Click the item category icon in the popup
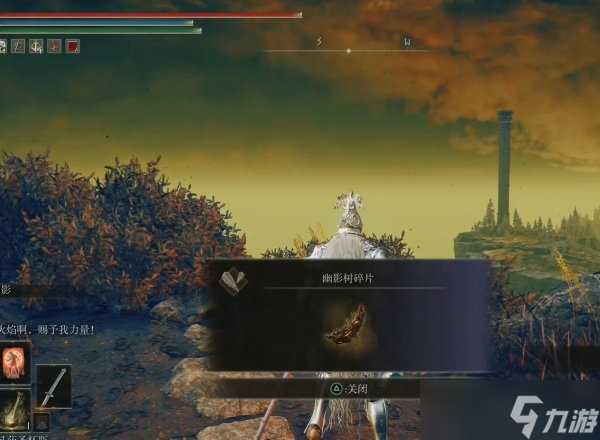Image resolution: width=600 pixels, height=440 pixels. [x=233, y=281]
